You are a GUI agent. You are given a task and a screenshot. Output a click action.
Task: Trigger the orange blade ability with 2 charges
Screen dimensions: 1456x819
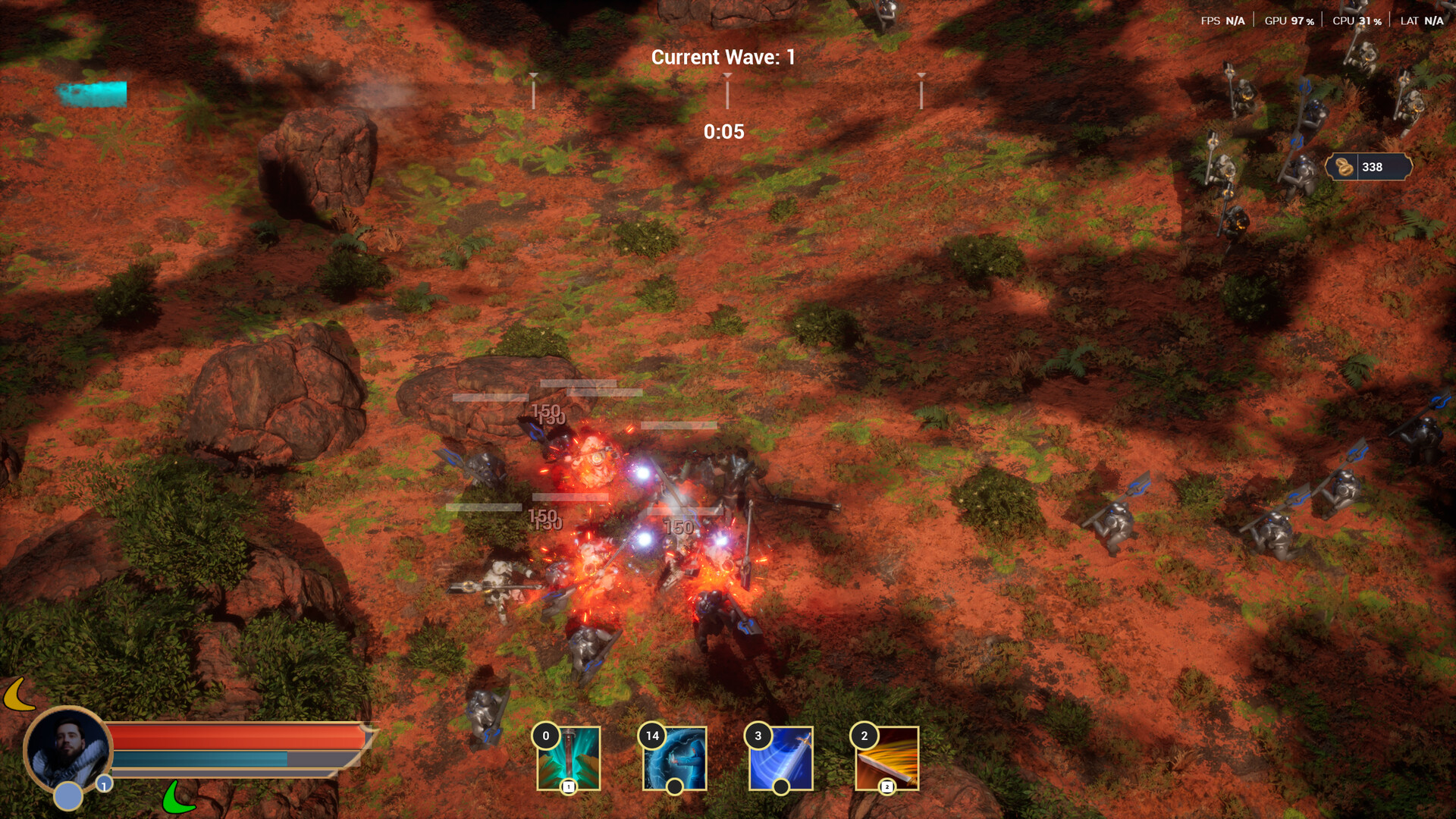pyautogui.click(x=886, y=758)
